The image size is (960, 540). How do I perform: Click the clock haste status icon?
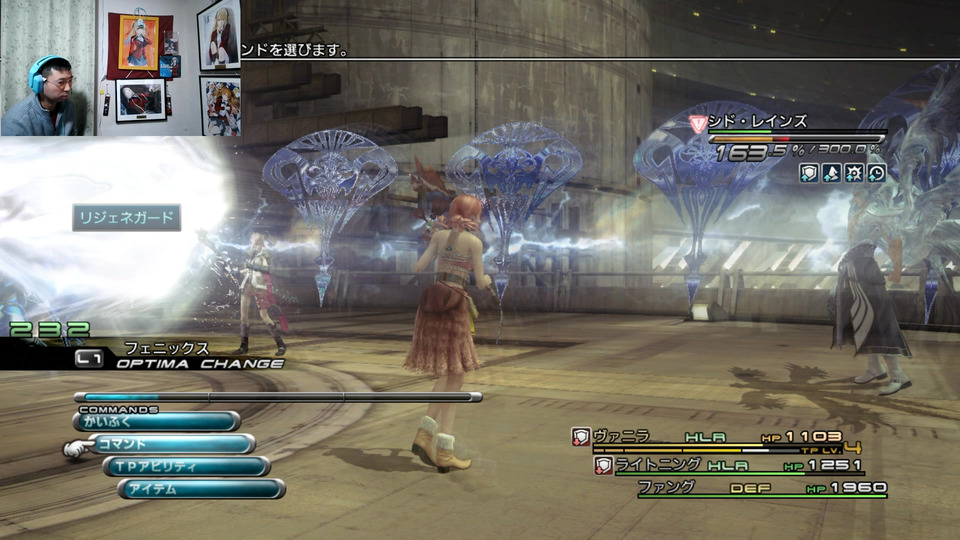[876, 173]
